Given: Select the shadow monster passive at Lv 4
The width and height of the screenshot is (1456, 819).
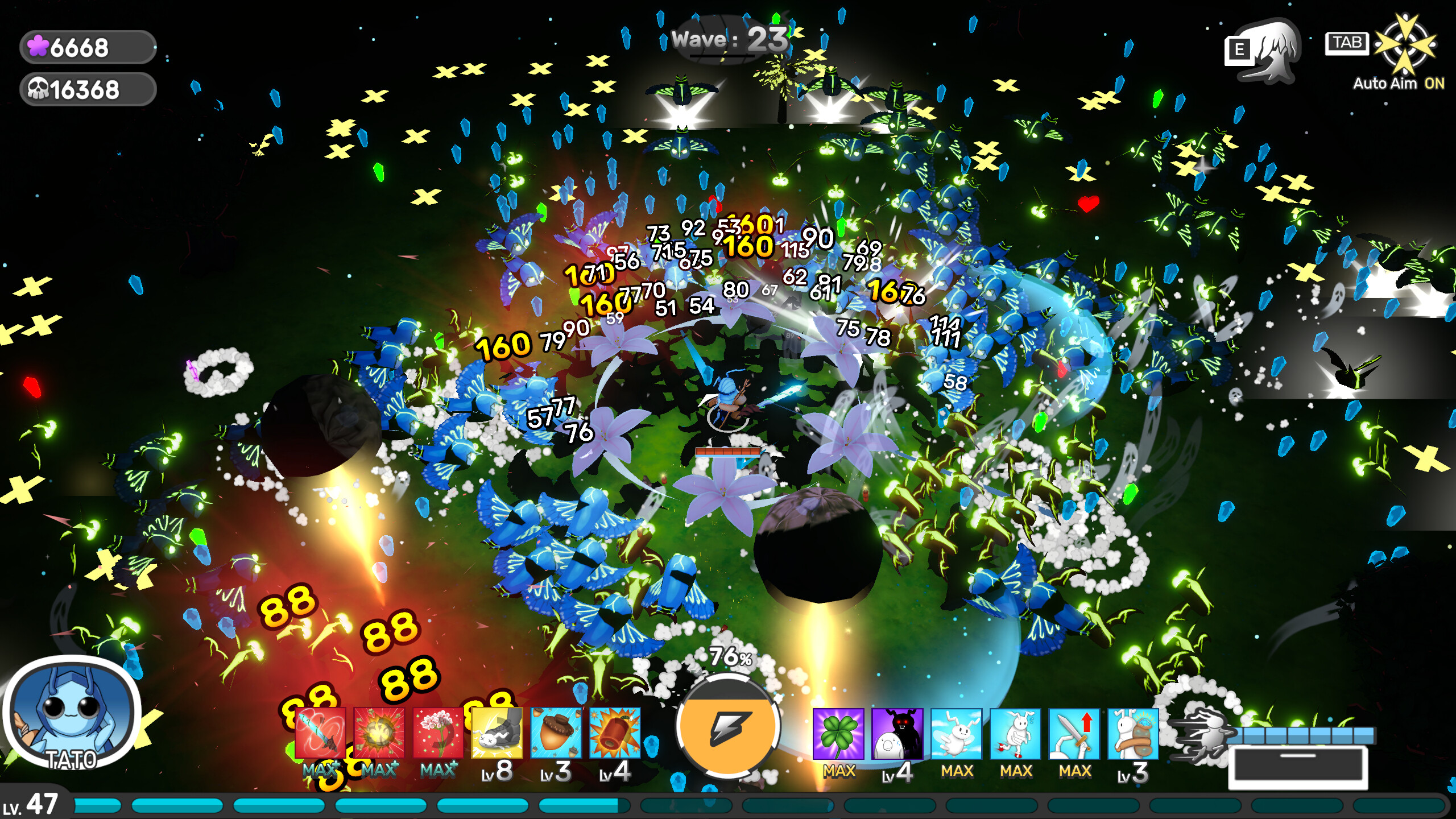Looking at the screenshot, I should (897, 734).
